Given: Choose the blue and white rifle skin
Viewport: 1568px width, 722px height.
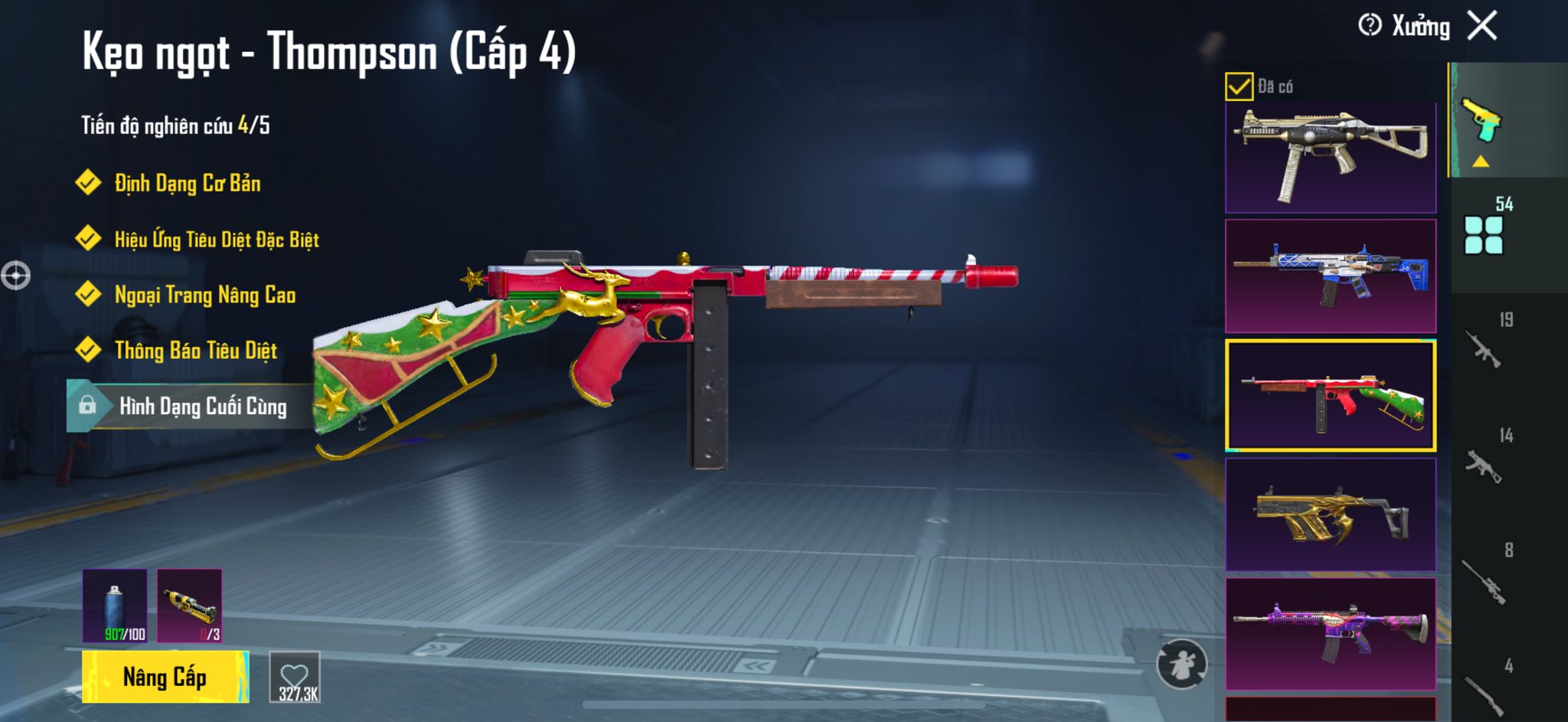Looking at the screenshot, I should tap(1331, 276).
